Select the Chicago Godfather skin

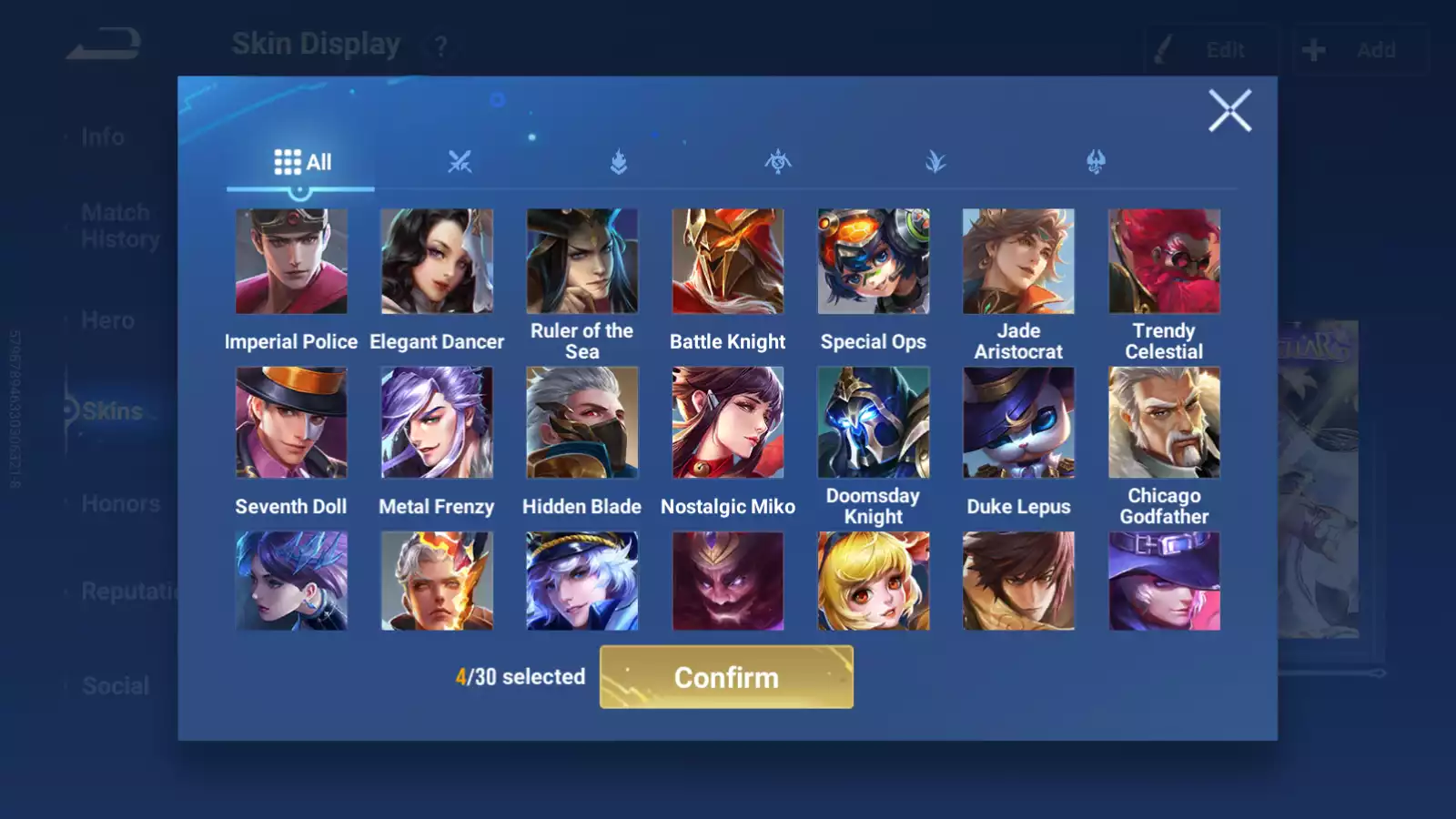point(1164,422)
